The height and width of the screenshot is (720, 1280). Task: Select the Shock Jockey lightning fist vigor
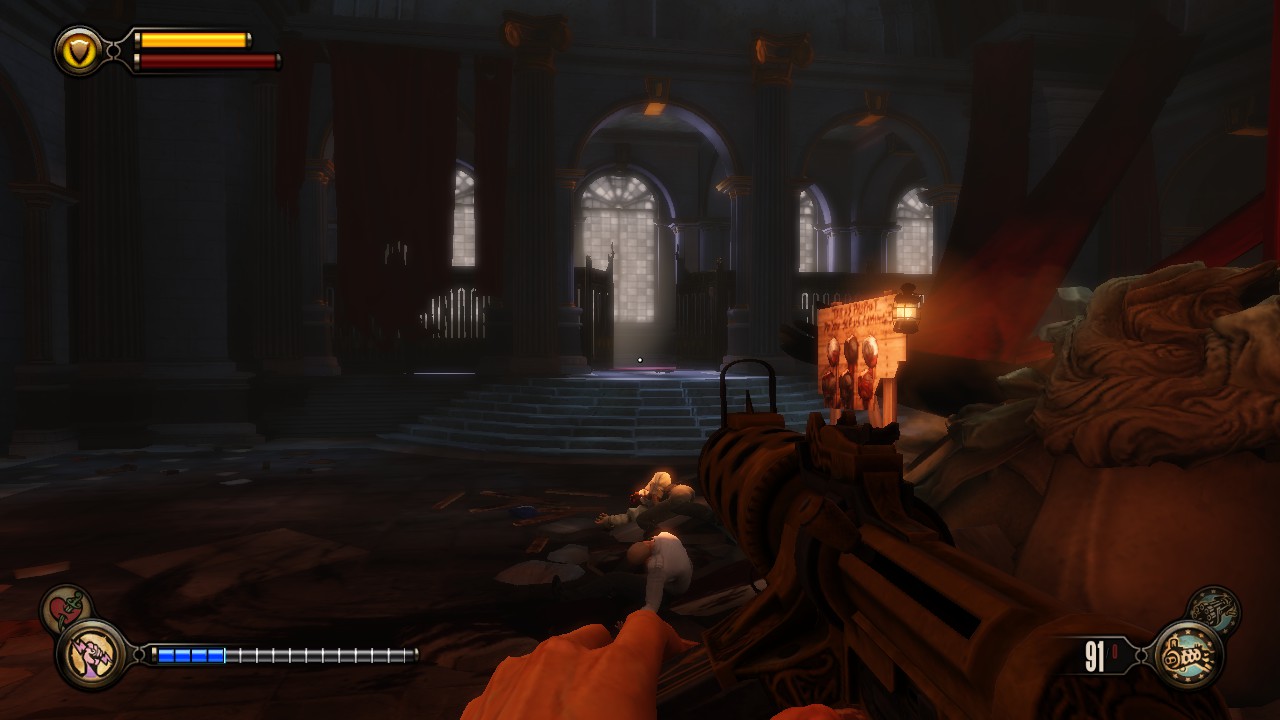click(91, 655)
